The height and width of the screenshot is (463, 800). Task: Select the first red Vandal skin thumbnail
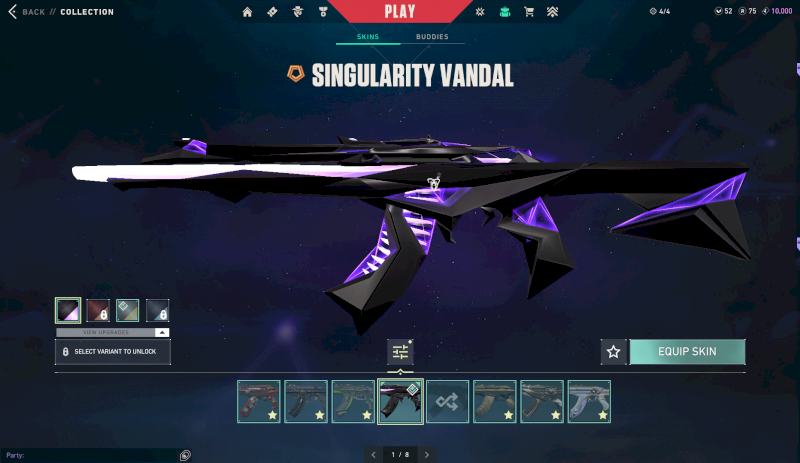pyautogui.click(x=258, y=401)
